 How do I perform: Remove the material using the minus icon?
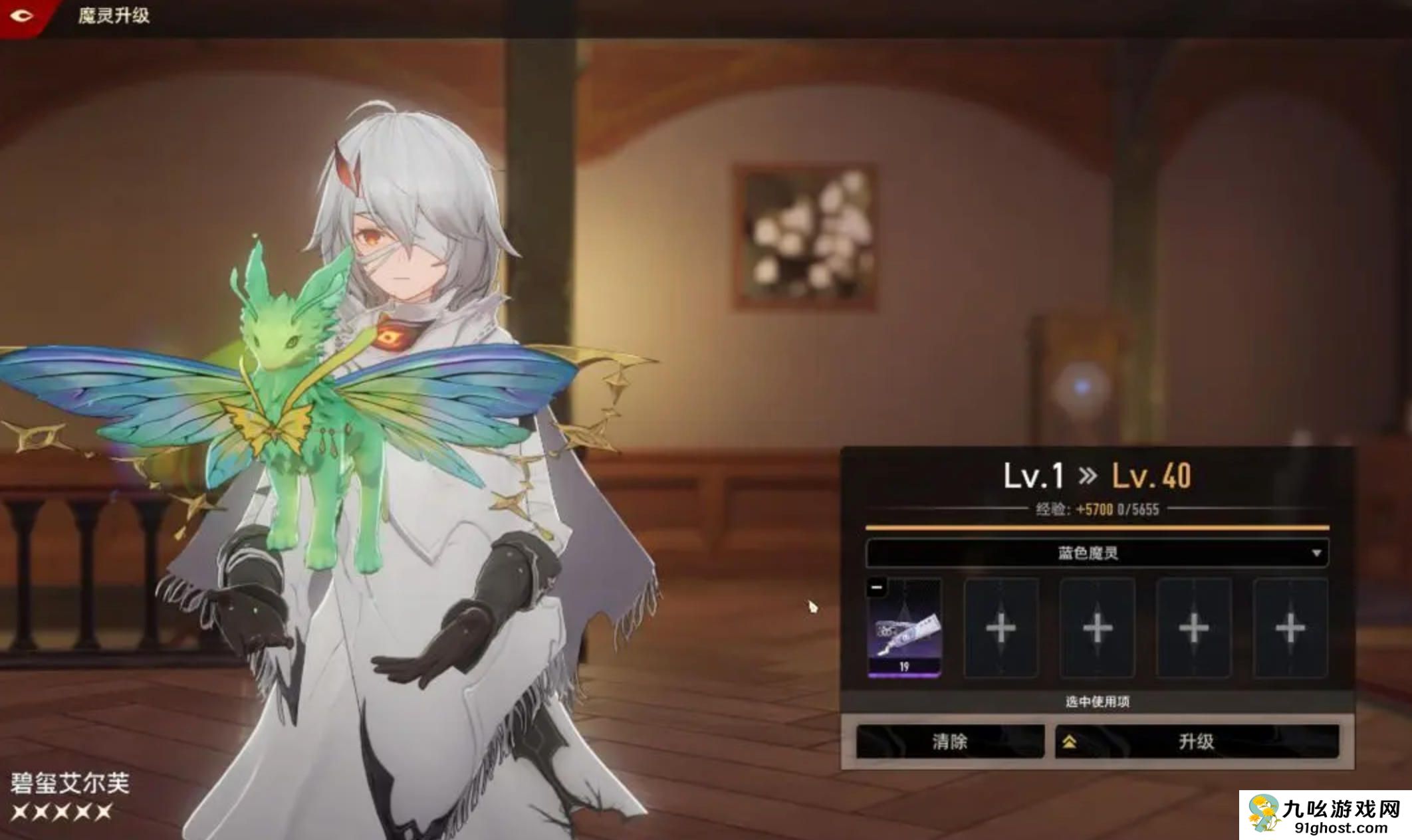[877, 587]
